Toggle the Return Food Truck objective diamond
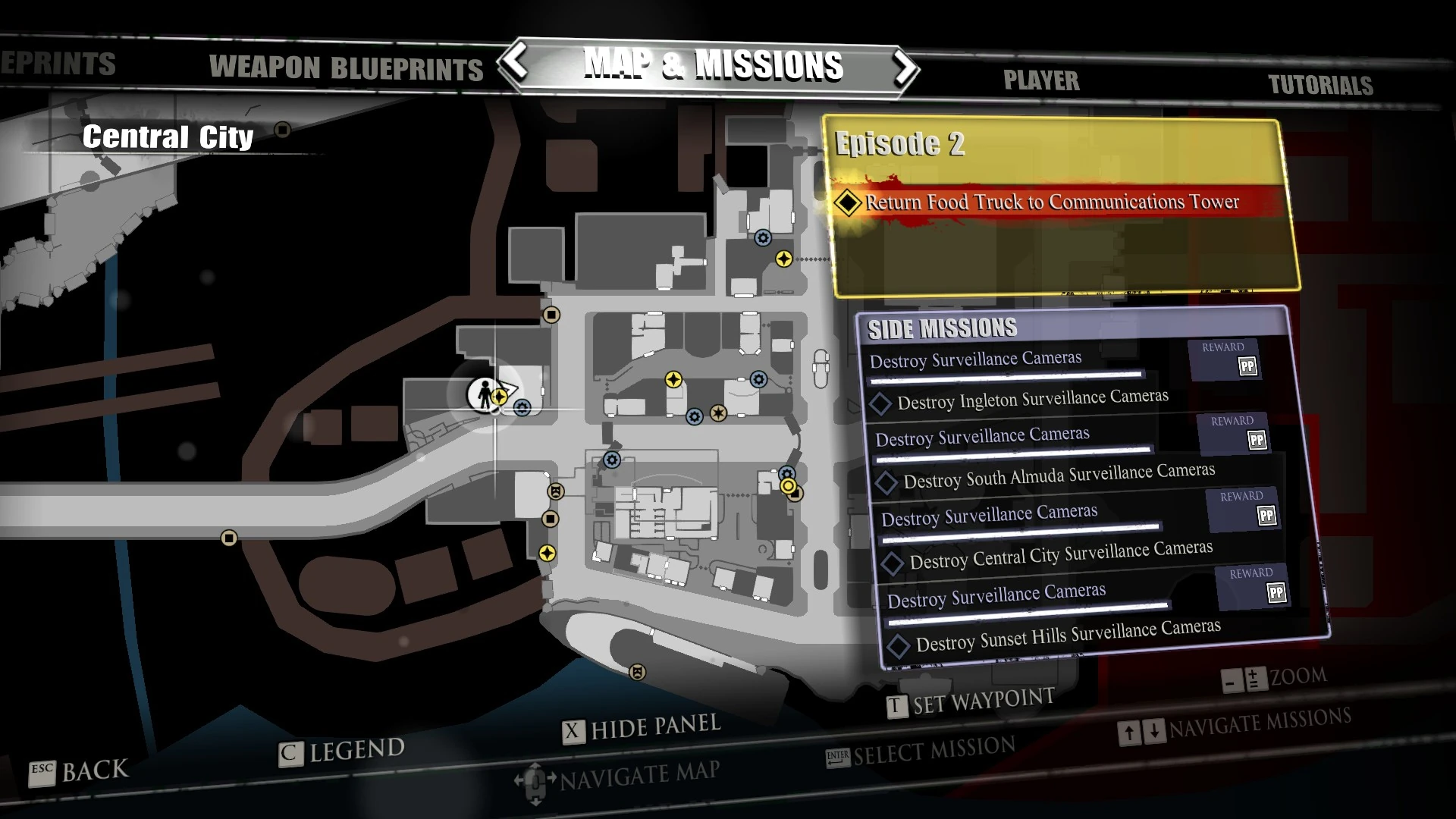 tap(849, 202)
